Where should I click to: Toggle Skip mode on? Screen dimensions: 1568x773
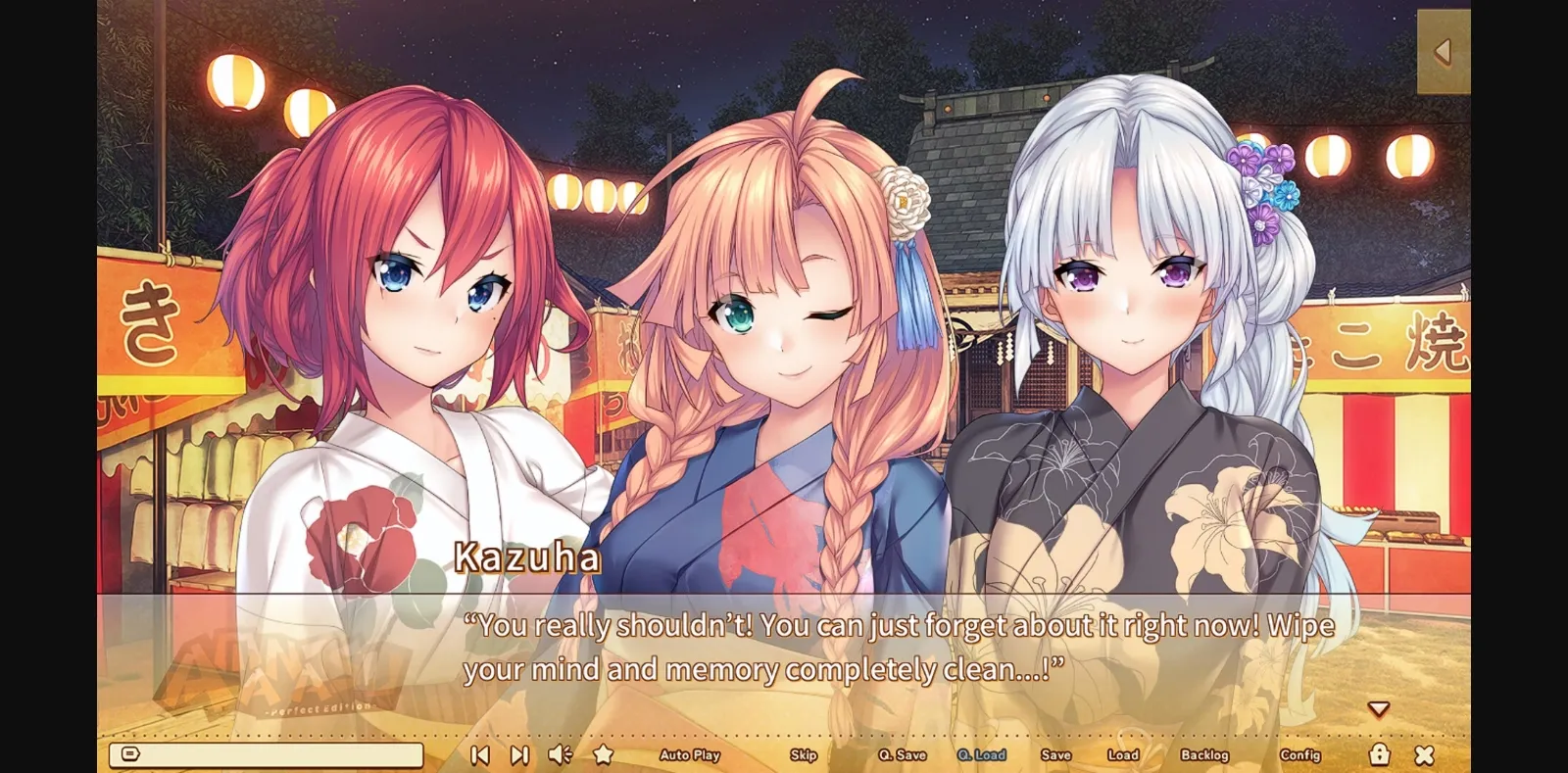[802, 755]
